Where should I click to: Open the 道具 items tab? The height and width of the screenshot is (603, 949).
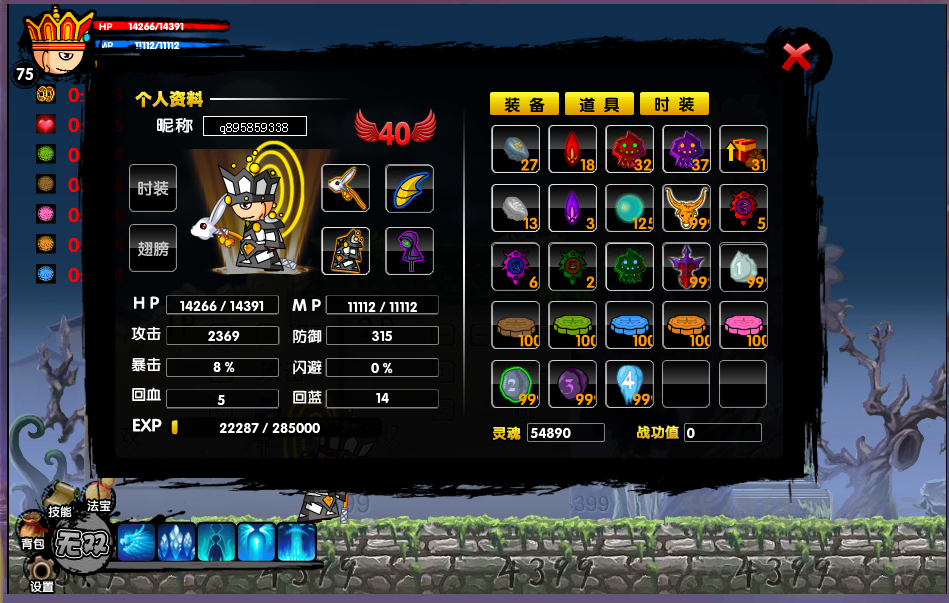tap(599, 104)
